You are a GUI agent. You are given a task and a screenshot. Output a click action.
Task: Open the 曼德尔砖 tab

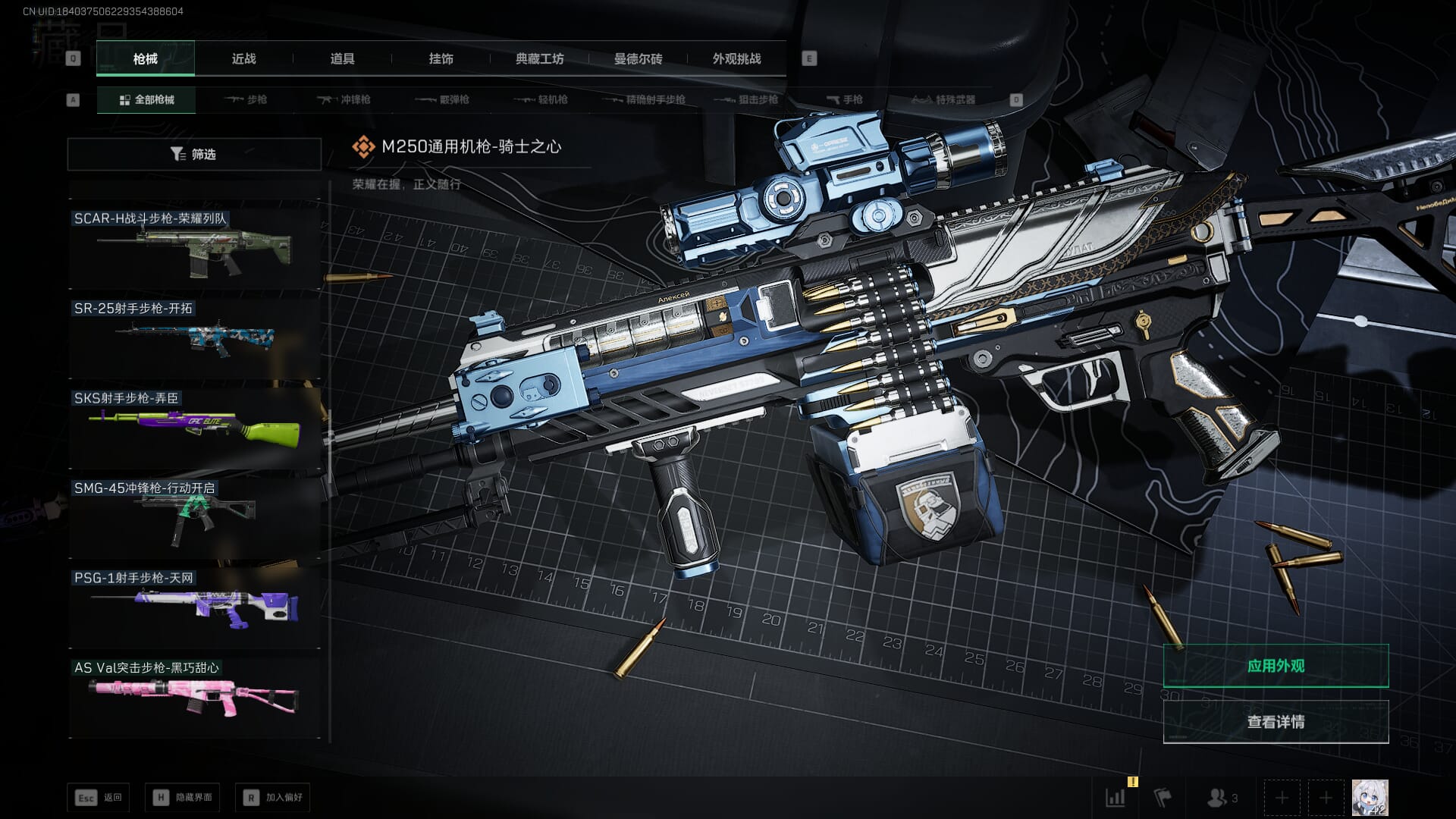coord(638,59)
